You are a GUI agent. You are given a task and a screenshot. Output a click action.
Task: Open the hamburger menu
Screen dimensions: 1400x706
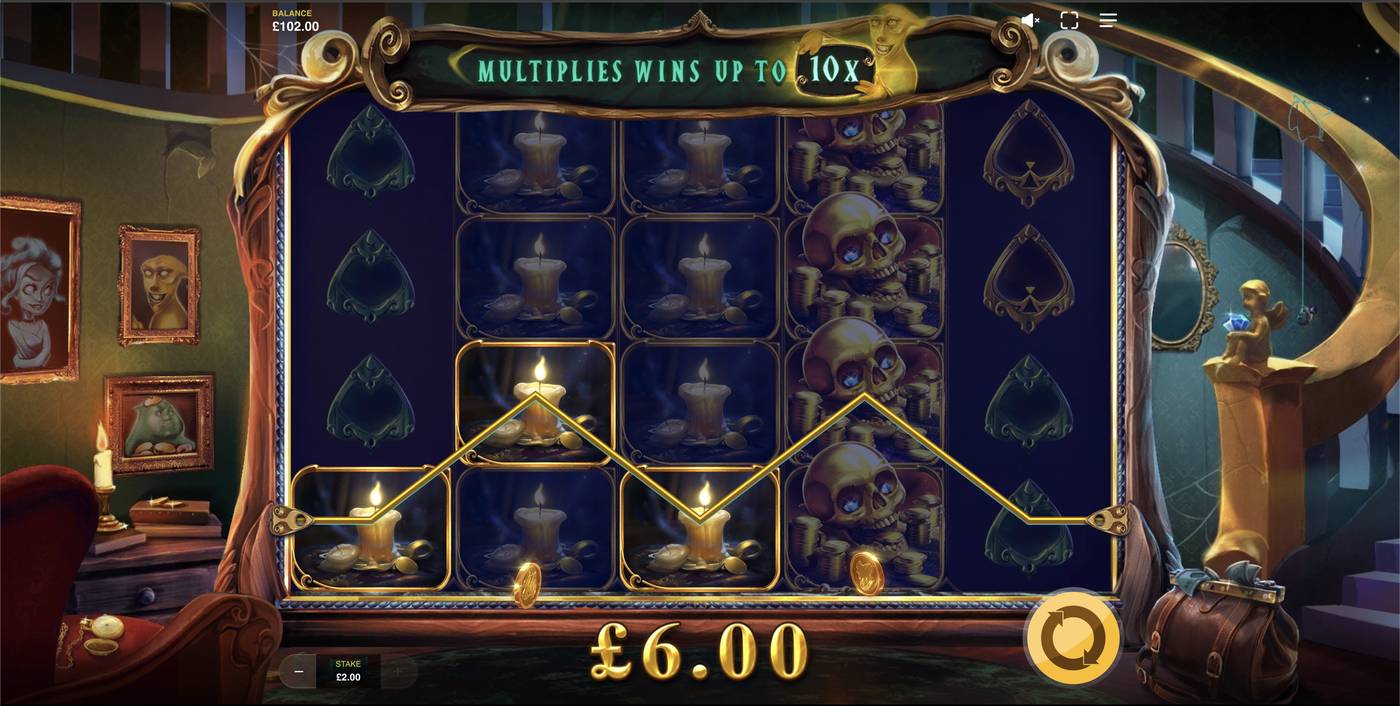click(1108, 20)
